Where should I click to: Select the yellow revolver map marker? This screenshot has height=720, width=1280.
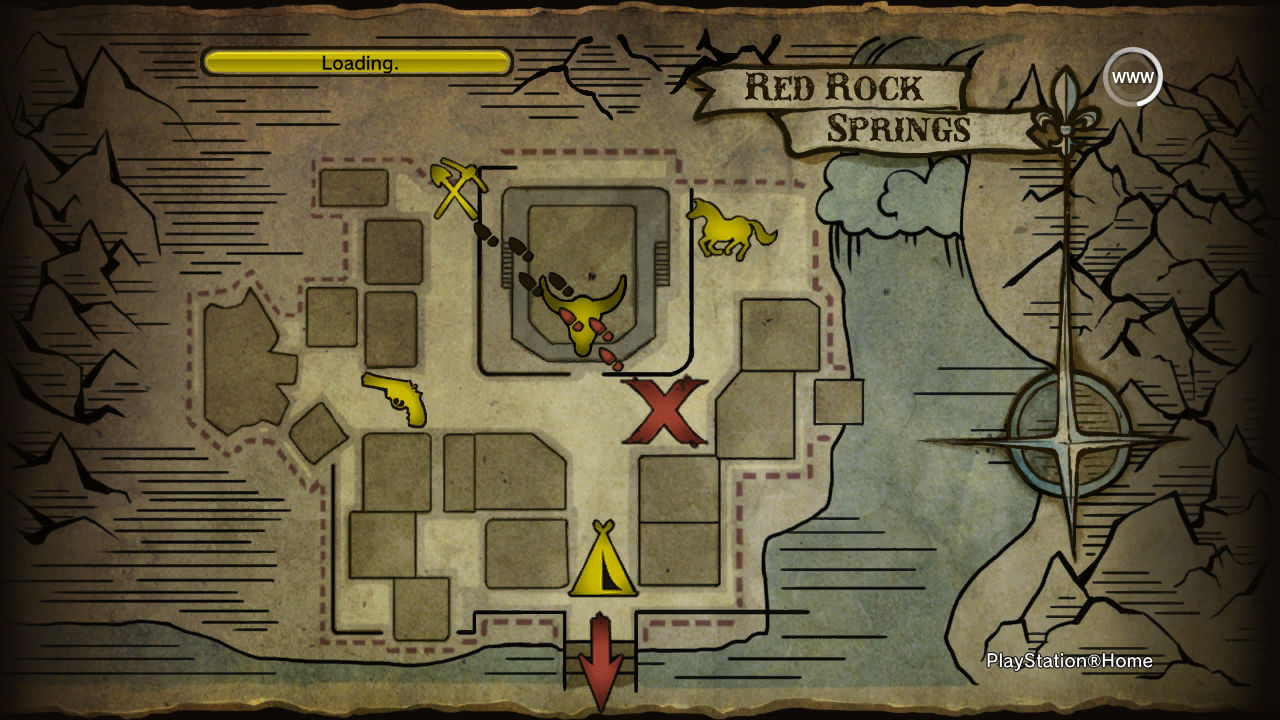397,397
